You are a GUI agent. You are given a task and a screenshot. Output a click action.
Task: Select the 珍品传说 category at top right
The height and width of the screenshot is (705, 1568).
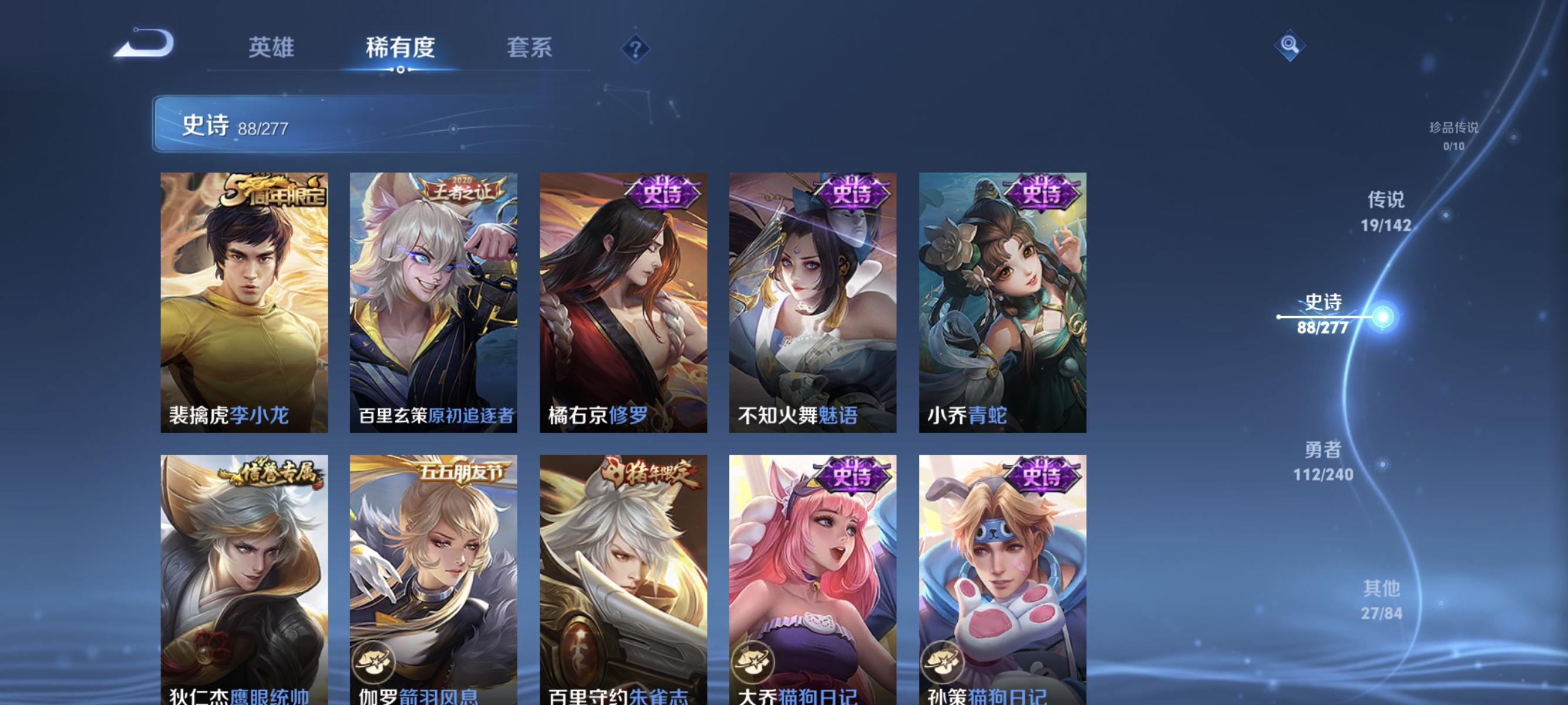pyautogui.click(x=1454, y=136)
